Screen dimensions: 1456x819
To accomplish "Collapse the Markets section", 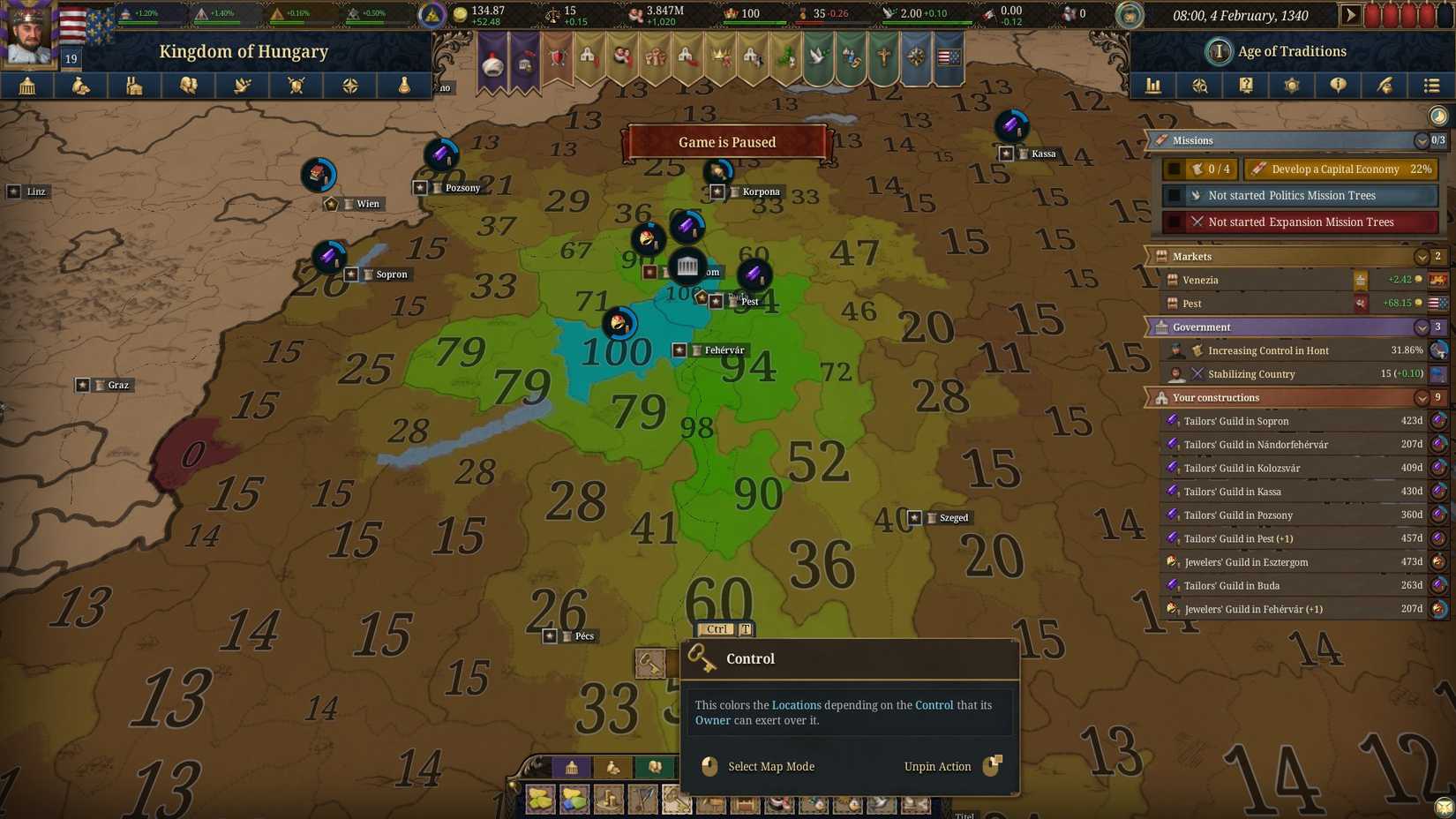I will (1422, 256).
